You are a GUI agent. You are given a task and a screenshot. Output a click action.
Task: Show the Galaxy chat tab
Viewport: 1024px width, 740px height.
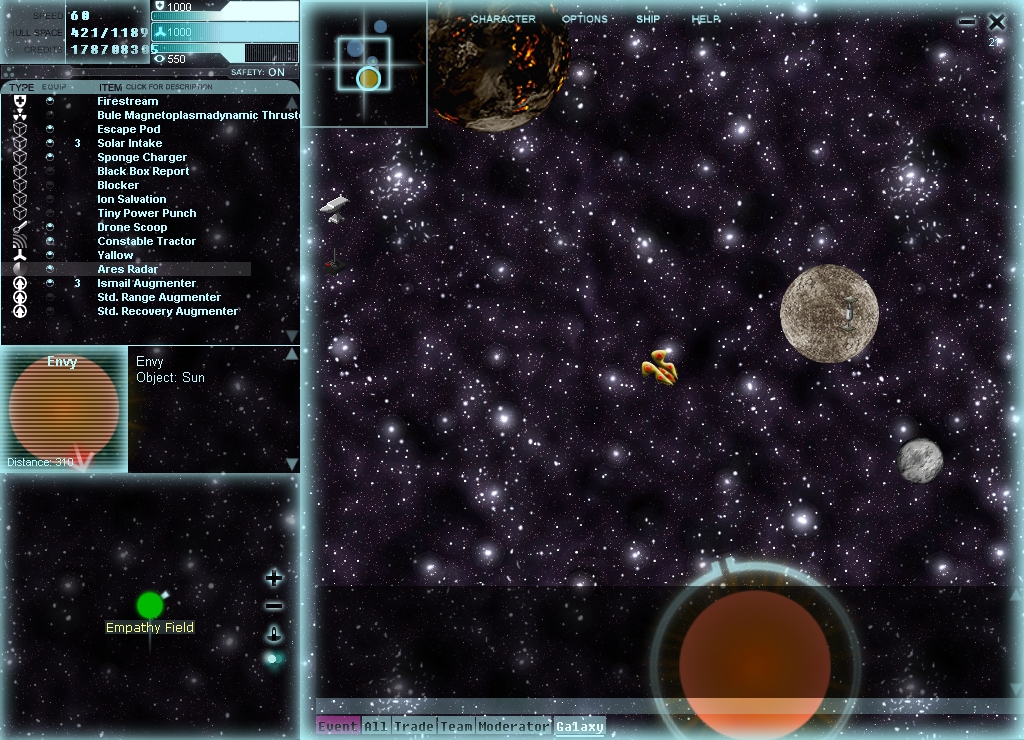[580, 726]
